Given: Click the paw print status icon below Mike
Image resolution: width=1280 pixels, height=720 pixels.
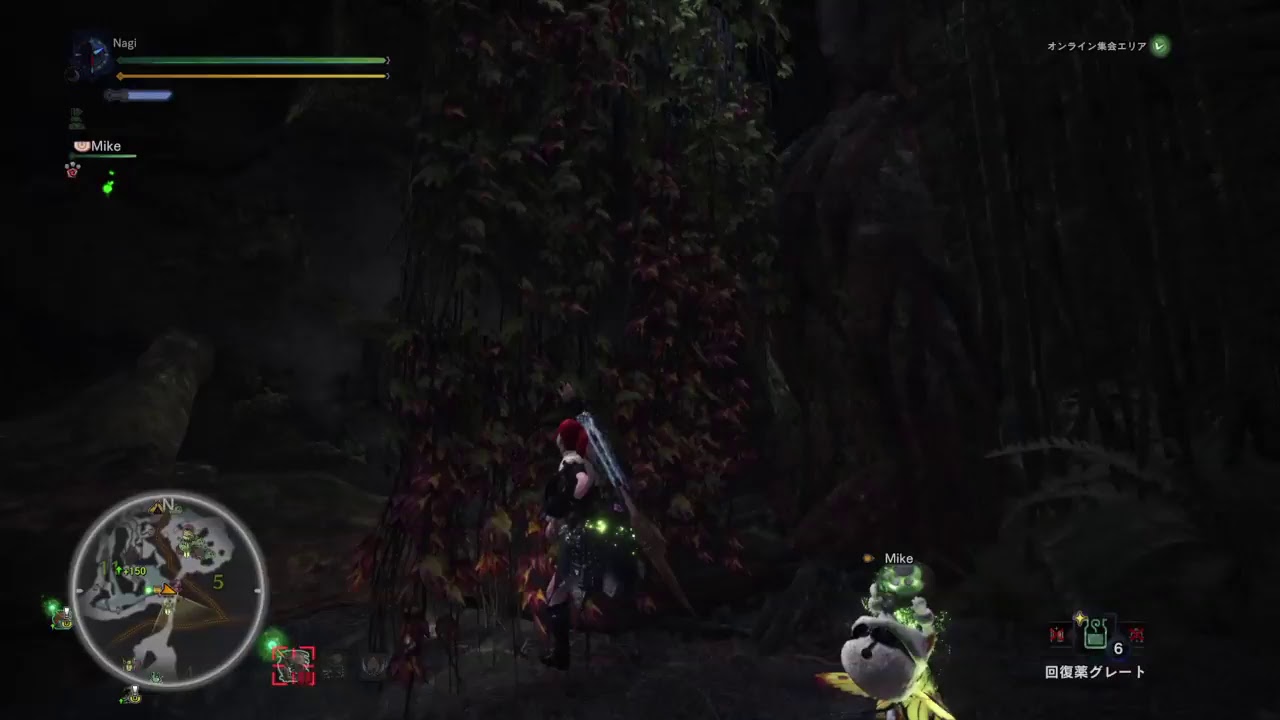Looking at the screenshot, I should tap(70, 168).
